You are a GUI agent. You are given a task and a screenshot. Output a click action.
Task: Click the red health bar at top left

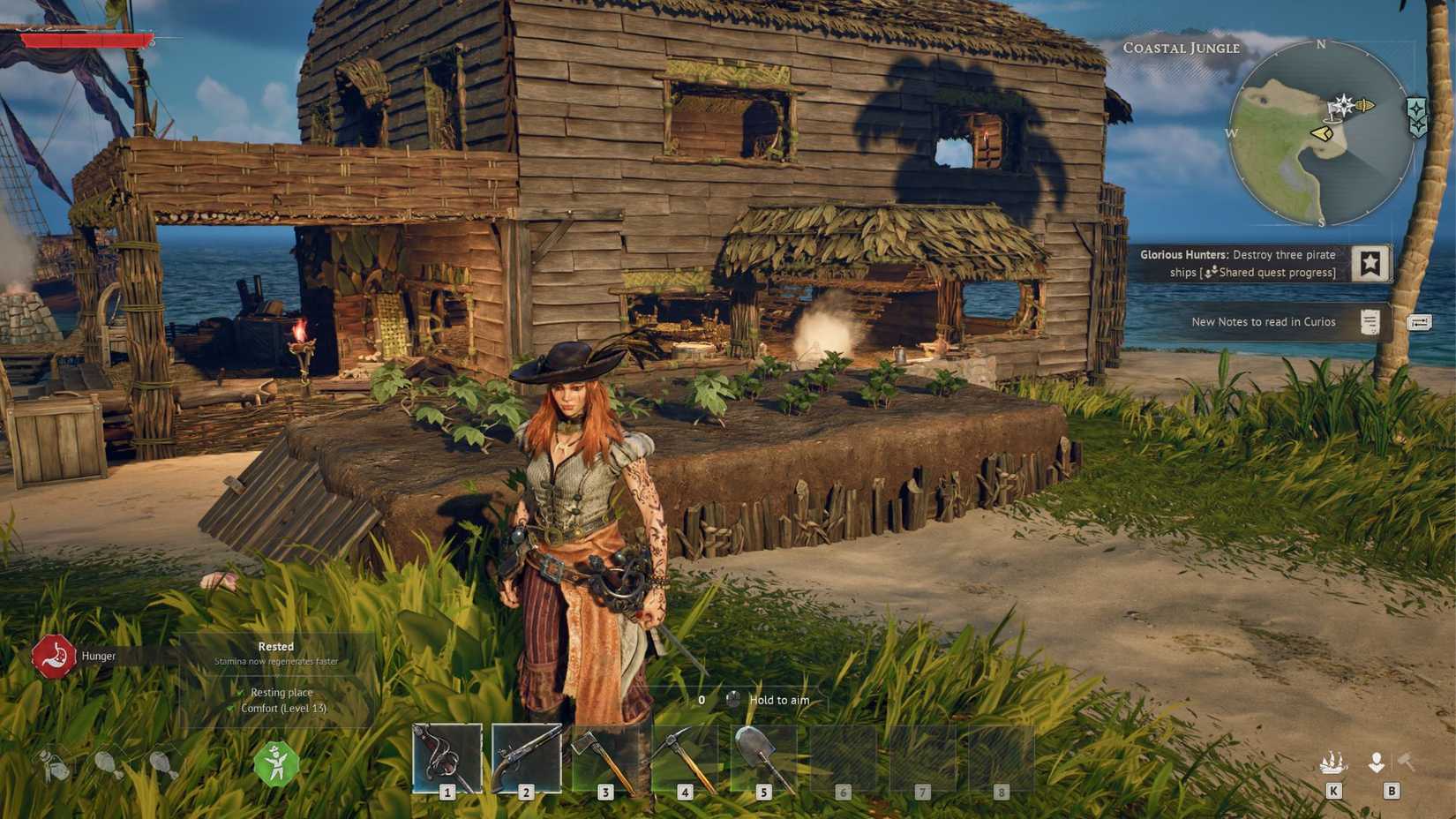[84, 39]
